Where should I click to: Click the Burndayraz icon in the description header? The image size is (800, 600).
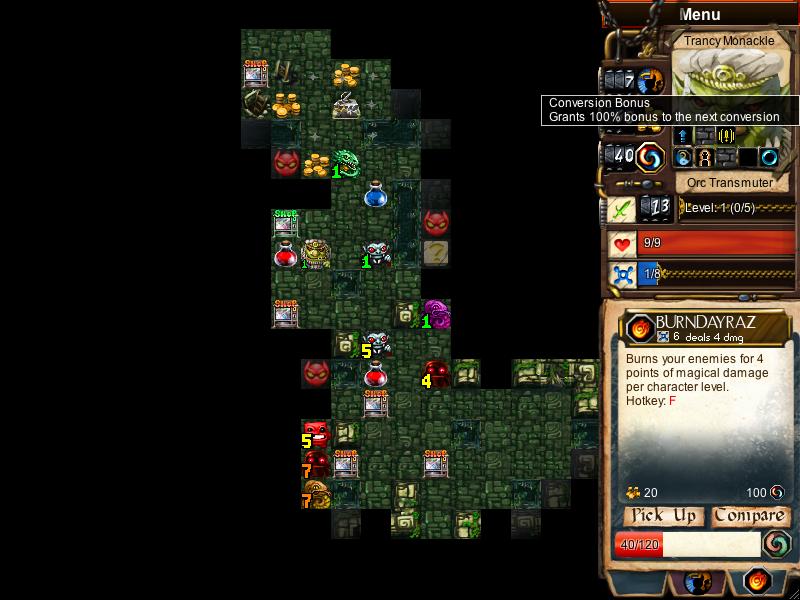[x=640, y=327]
